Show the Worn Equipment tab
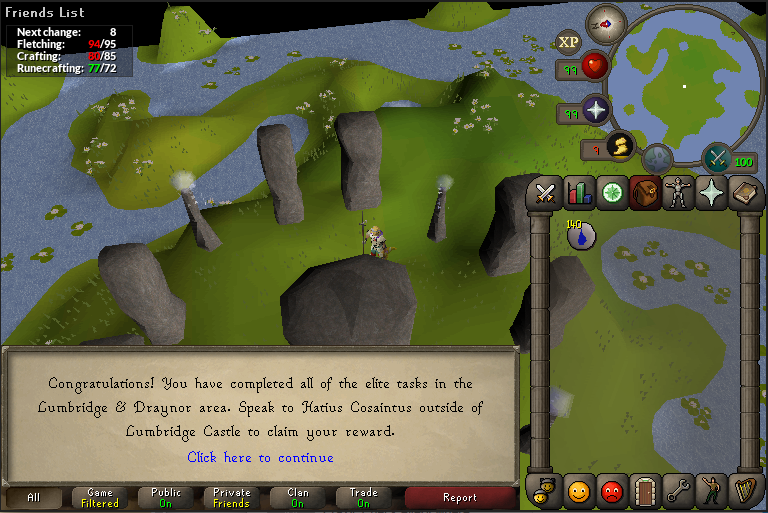This screenshot has width=768, height=513. [678, 192]
